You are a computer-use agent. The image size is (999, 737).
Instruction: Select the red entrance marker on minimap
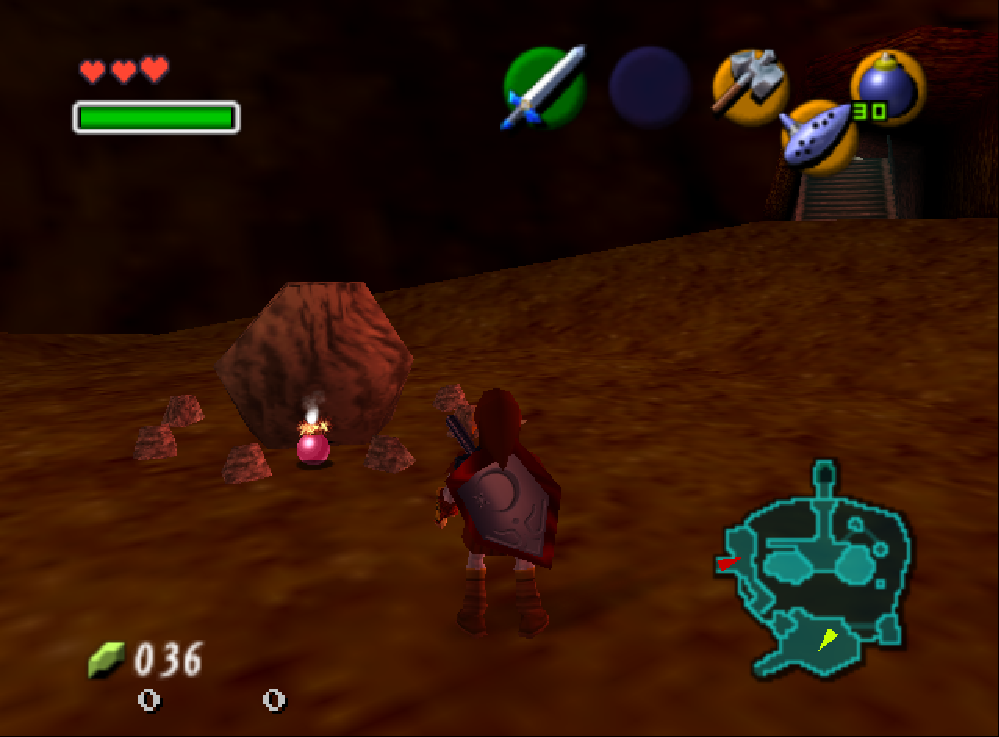(726, 565)
